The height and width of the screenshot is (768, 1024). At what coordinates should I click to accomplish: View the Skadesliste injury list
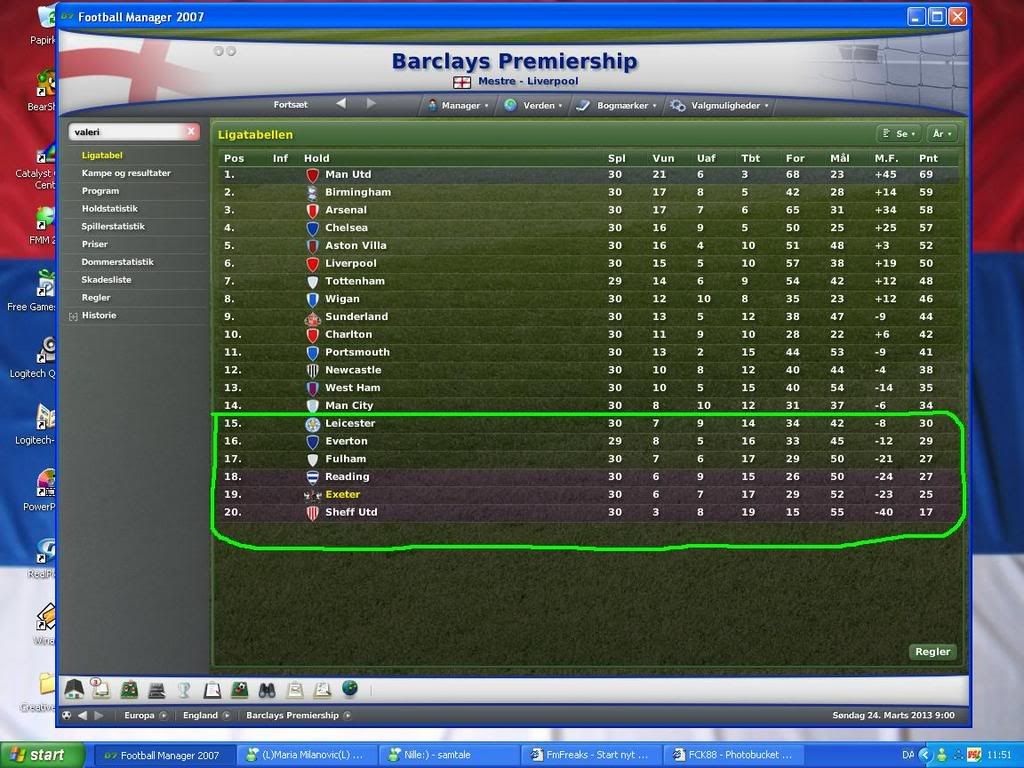106,280
